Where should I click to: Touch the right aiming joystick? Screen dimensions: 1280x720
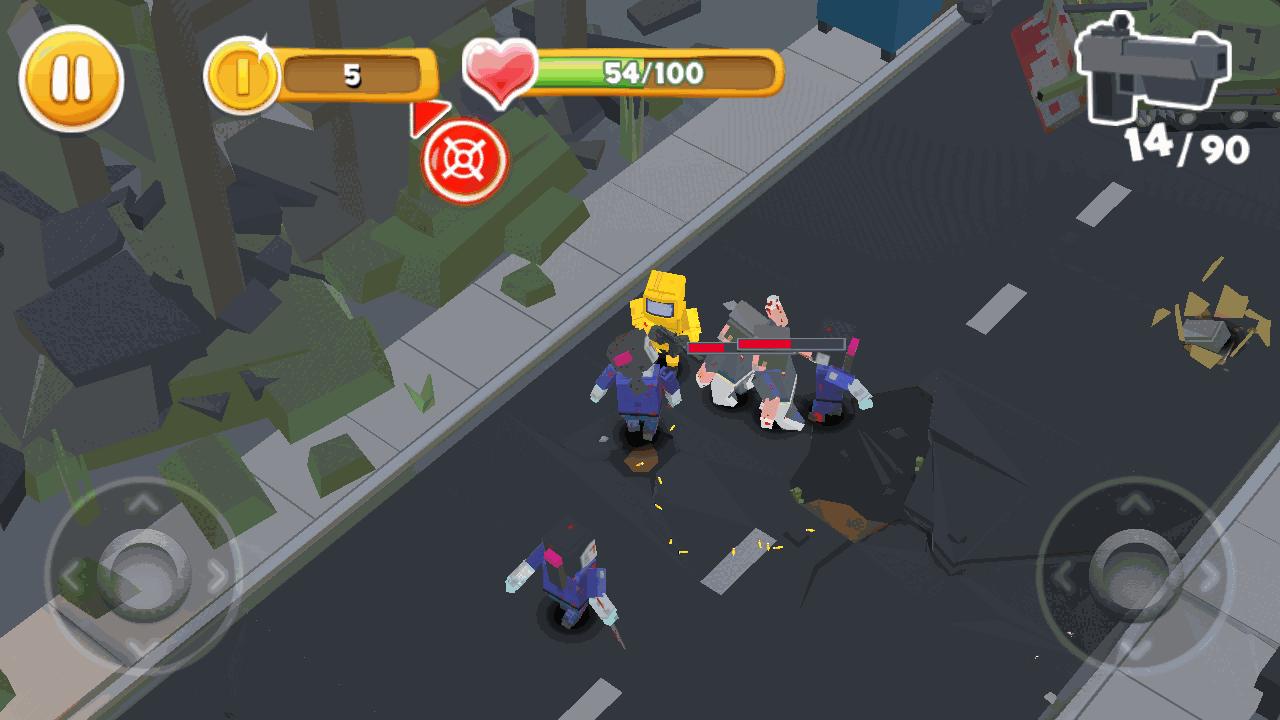1133,573
